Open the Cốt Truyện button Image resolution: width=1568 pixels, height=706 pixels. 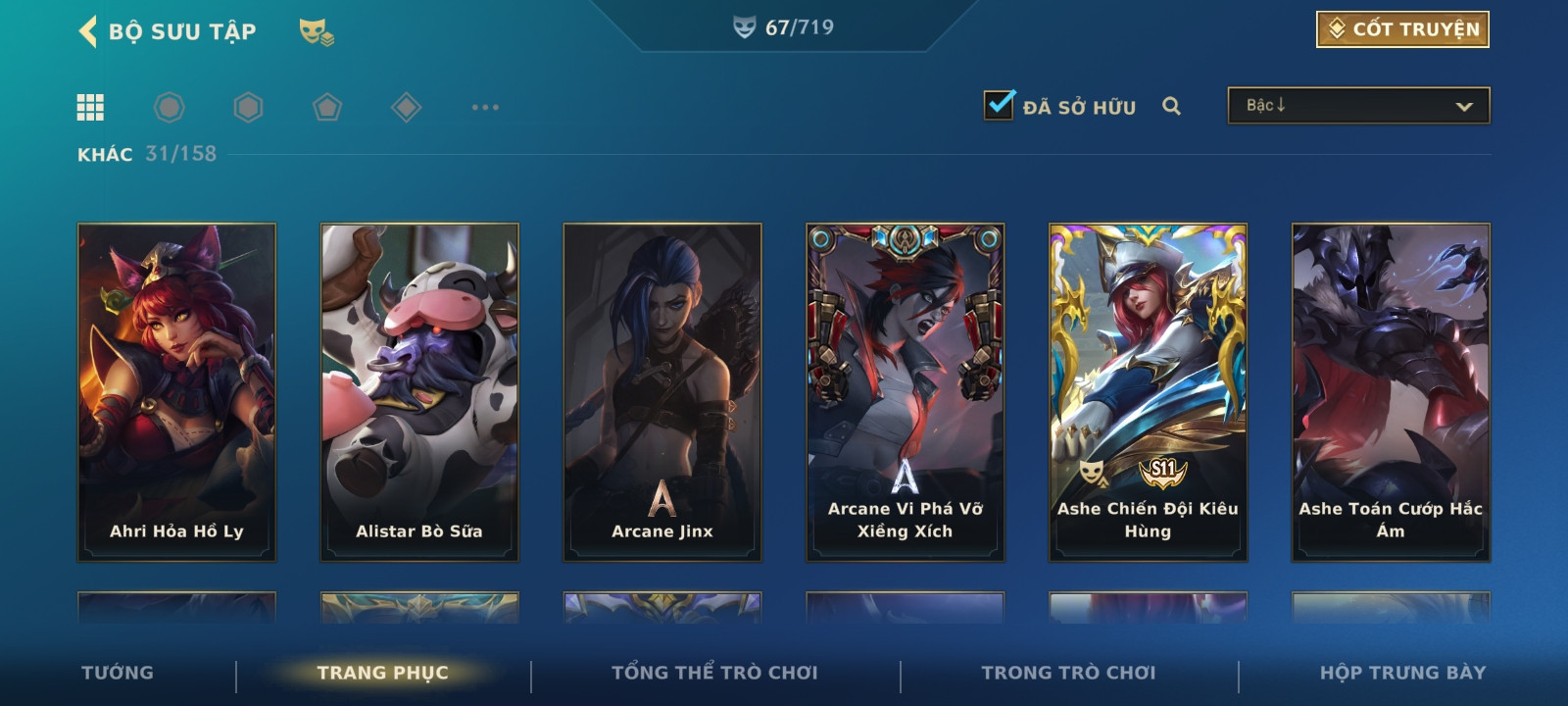click(x=1402, y=29)
